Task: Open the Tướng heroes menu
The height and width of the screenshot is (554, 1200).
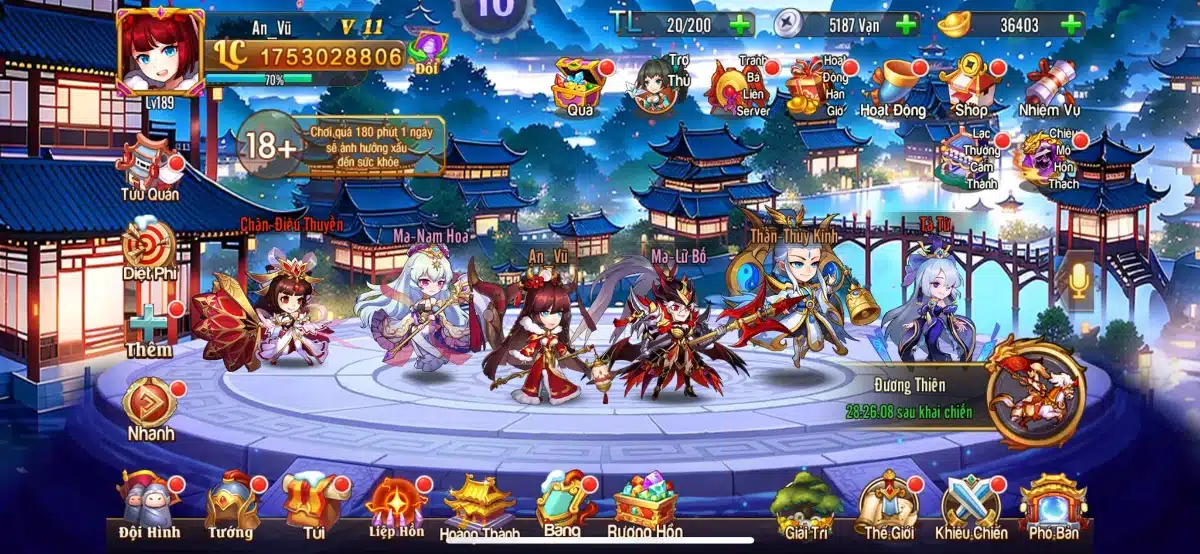Action: coord(231,502)
